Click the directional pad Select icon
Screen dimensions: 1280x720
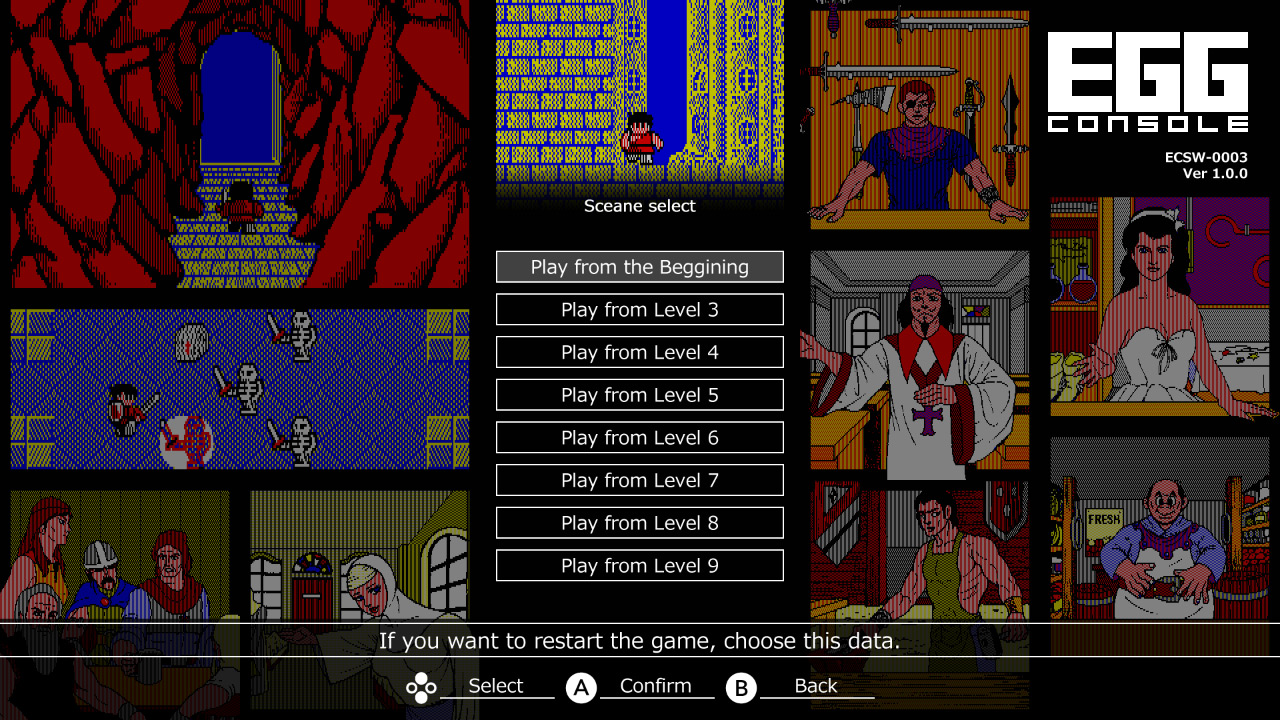point(421,687)
